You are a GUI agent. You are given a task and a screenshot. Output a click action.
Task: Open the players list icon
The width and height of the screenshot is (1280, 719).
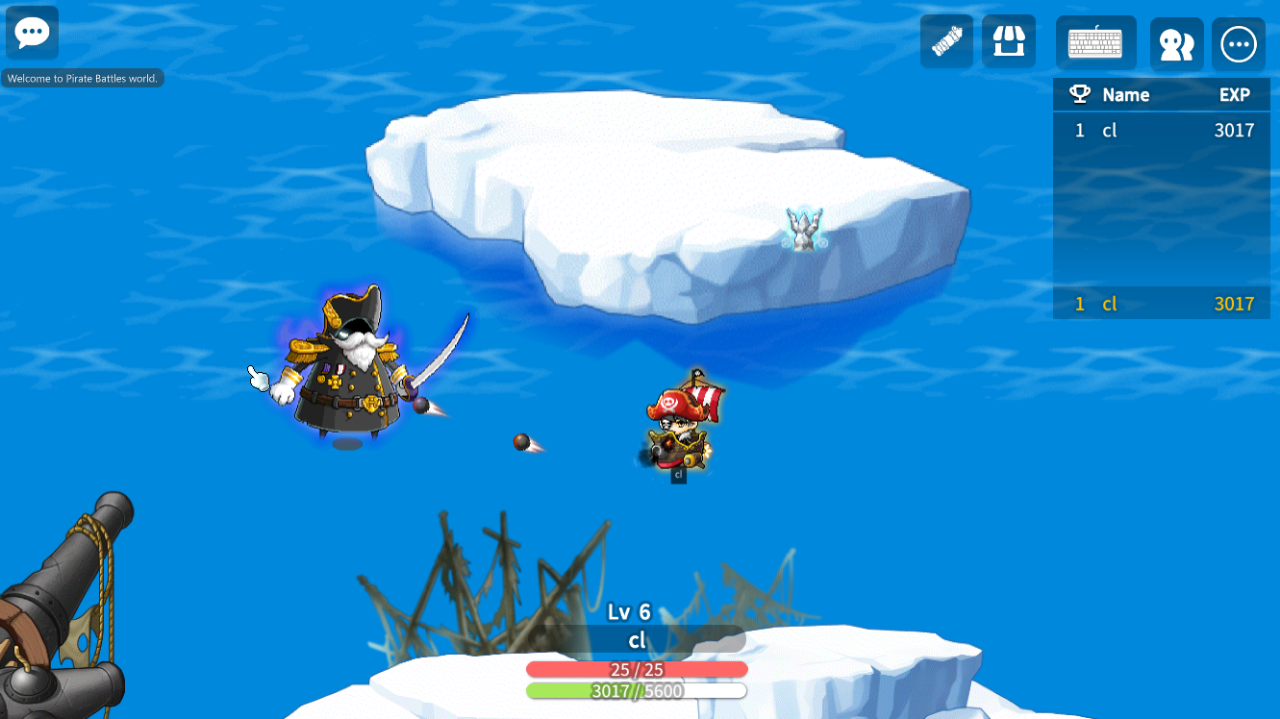click(x=1176, y=44)
